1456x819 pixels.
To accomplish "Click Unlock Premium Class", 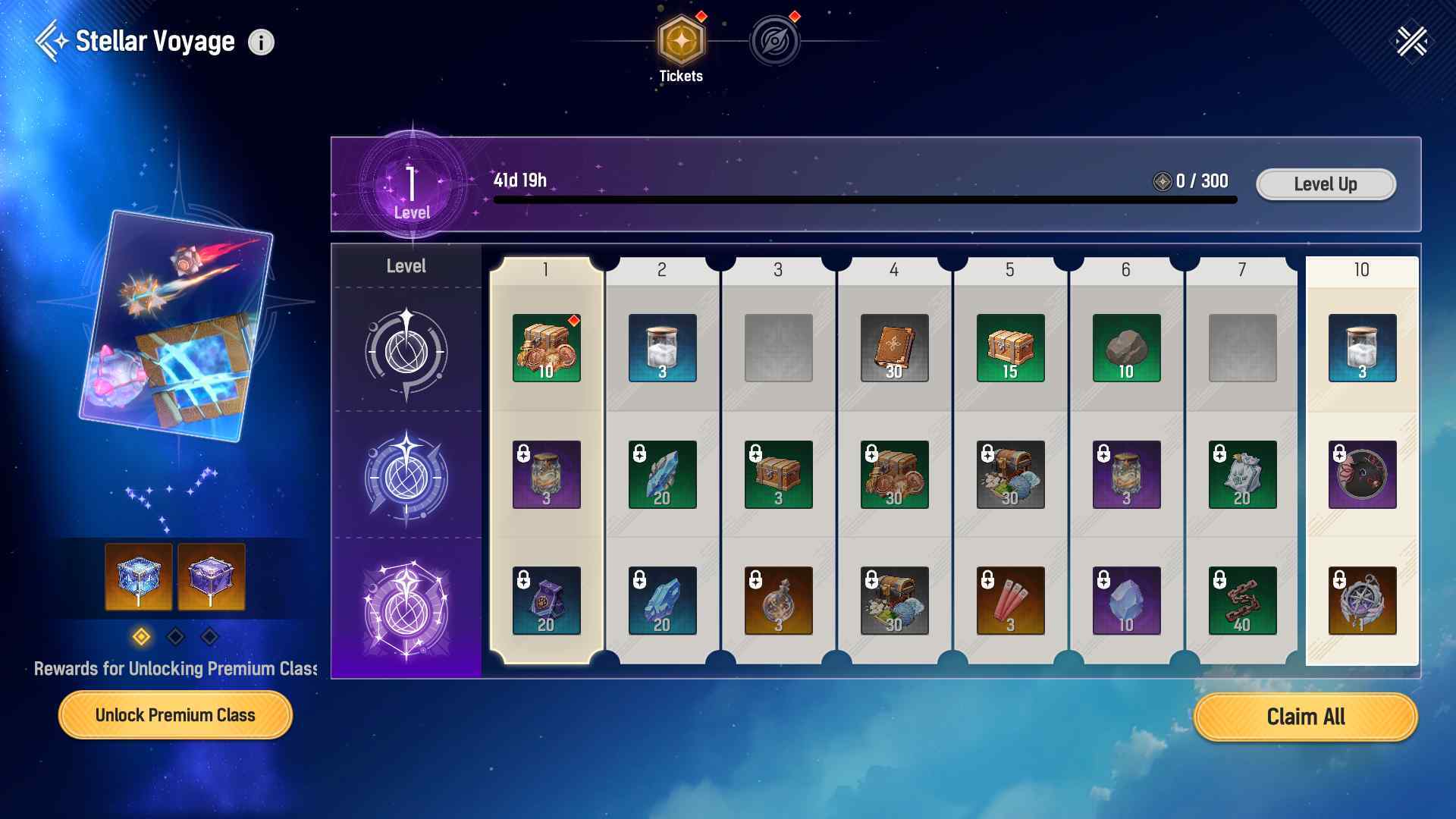I will coord(175,714).
